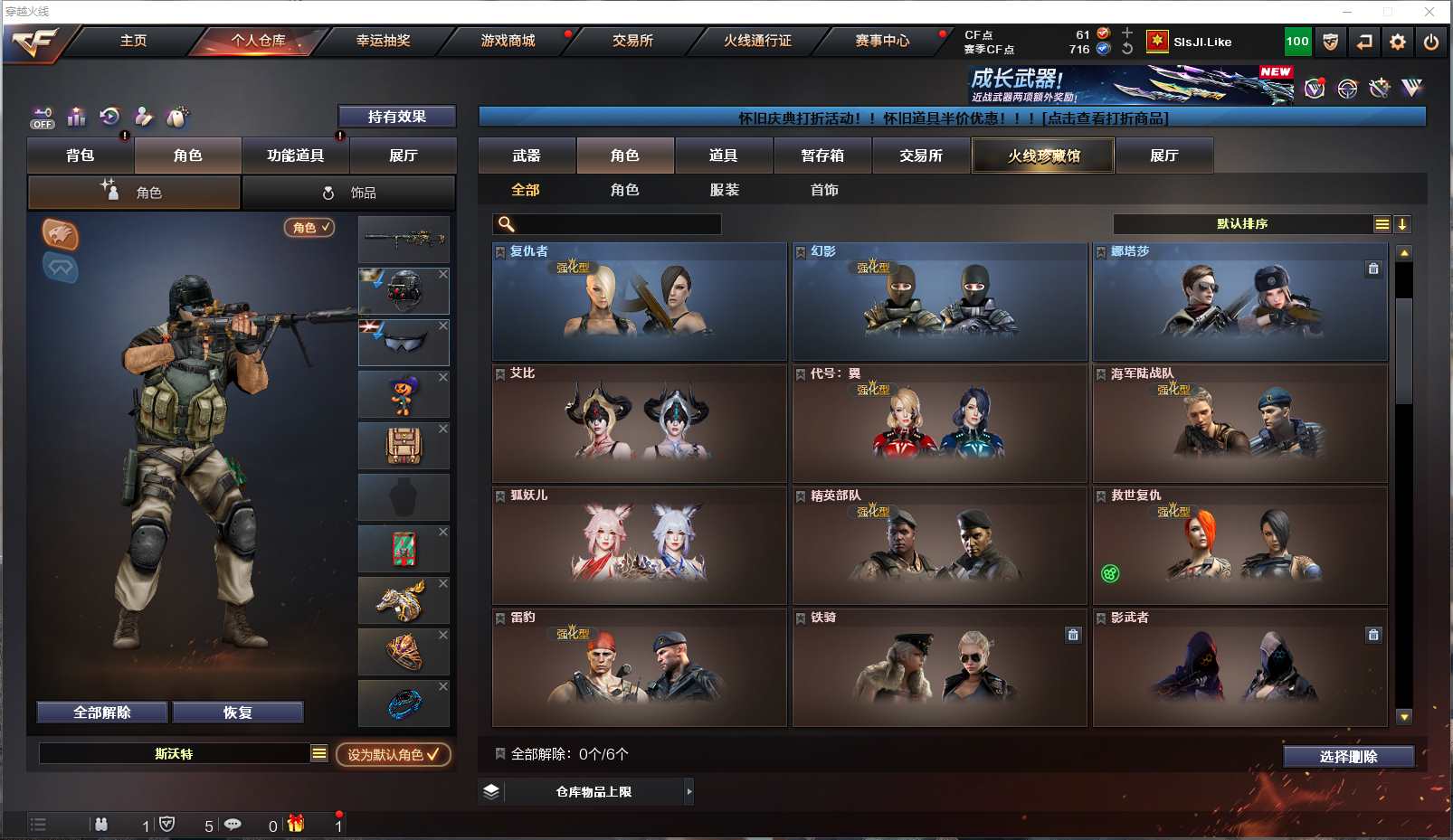
Task: Click the 恢复 restore button
Action: click(237, 713)
